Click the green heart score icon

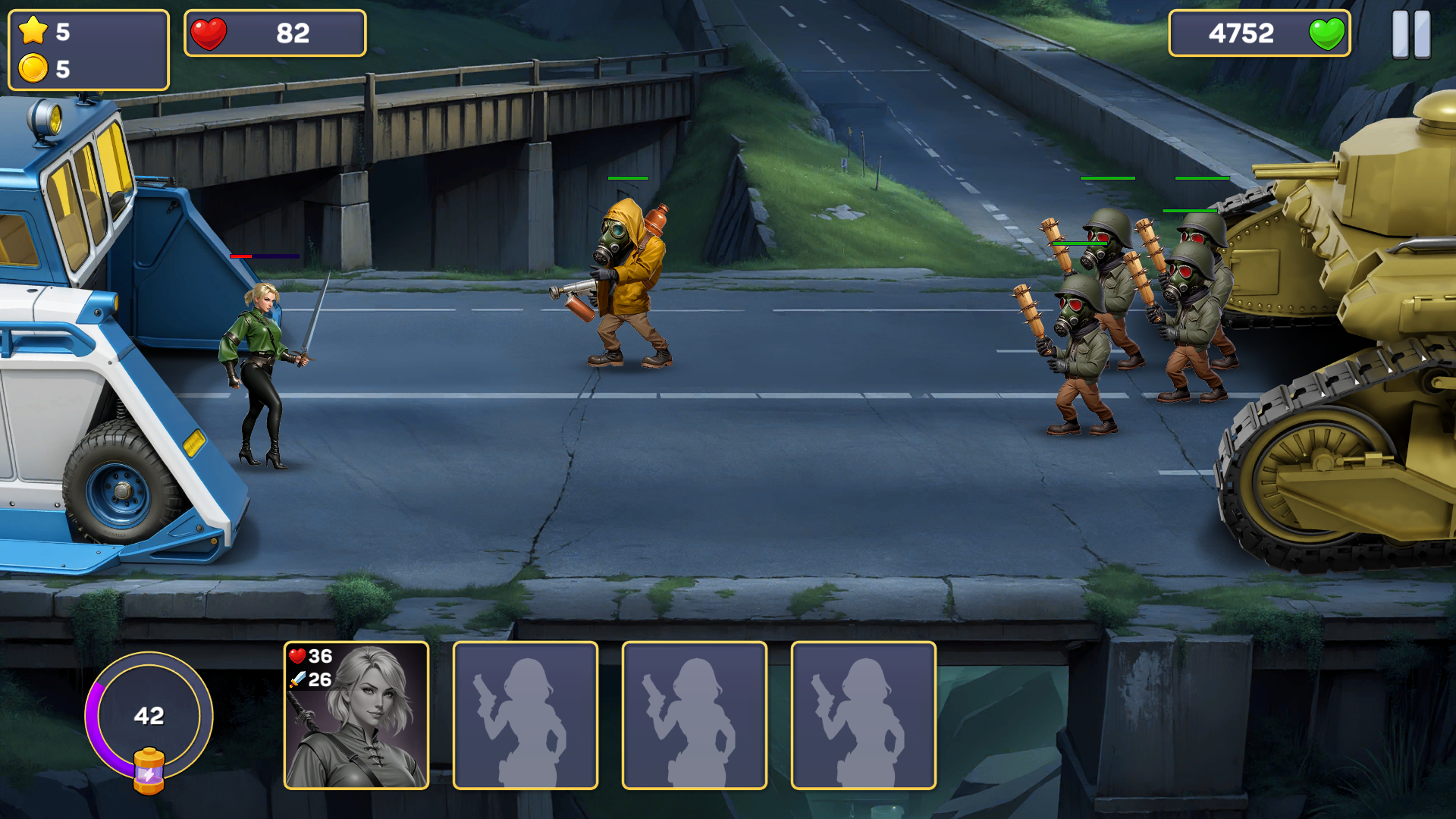[1328, 33]
